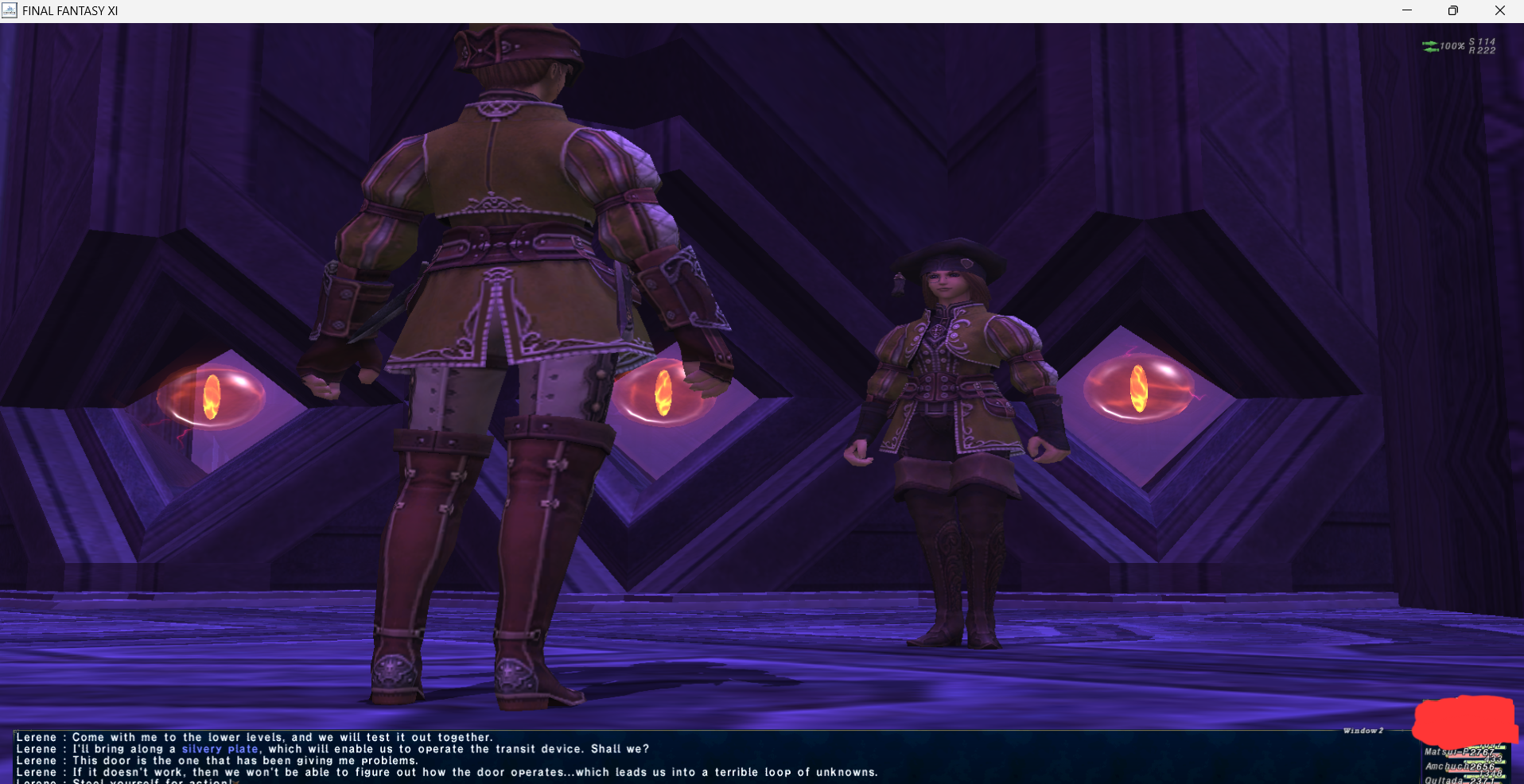Click the "silvery plate" highlighted text in chat

point(220,749)
